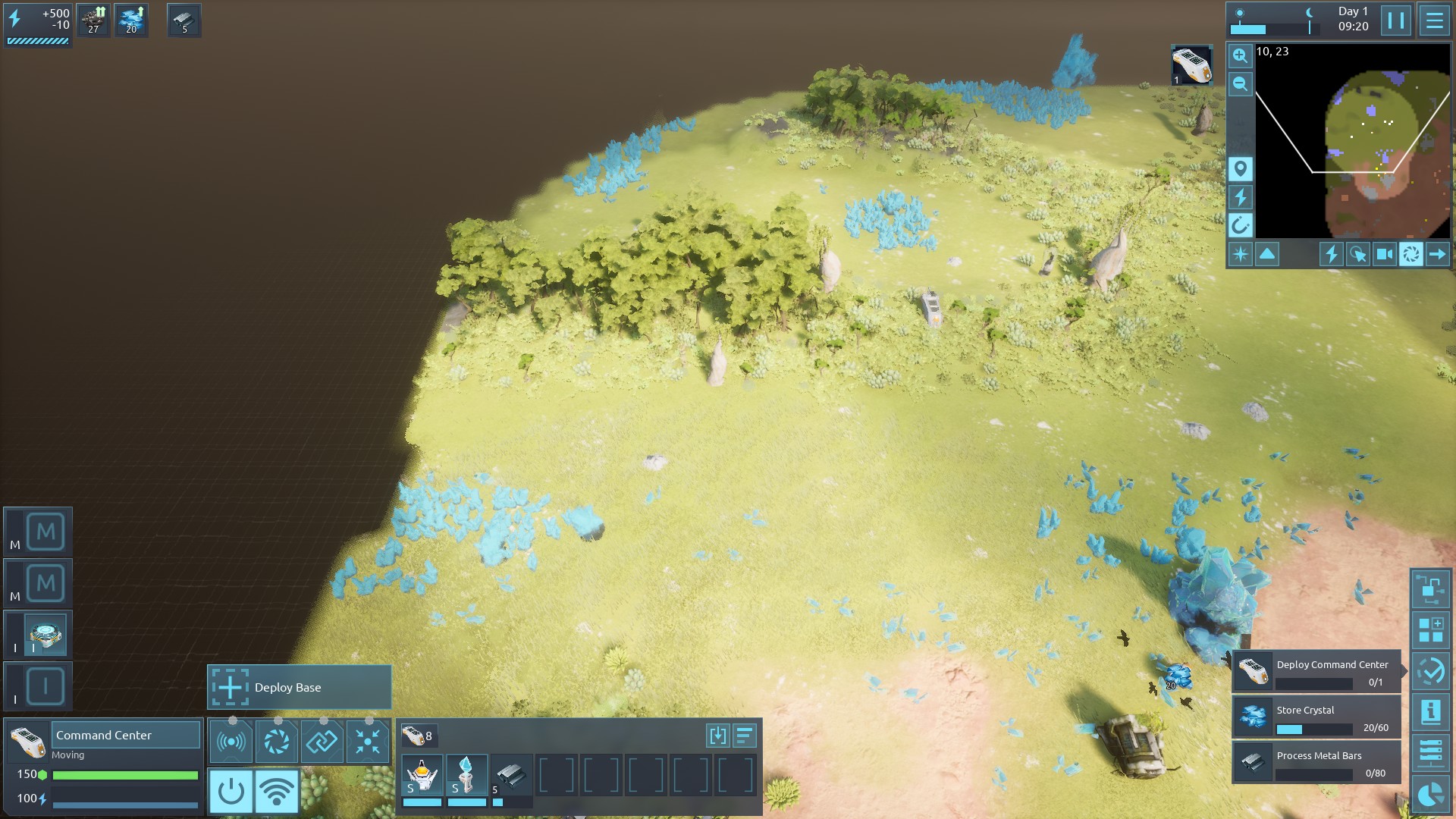Open the Deploy Command Center objective
Viewport: 1456px width, 819px height.
[x=1316, y=672]
